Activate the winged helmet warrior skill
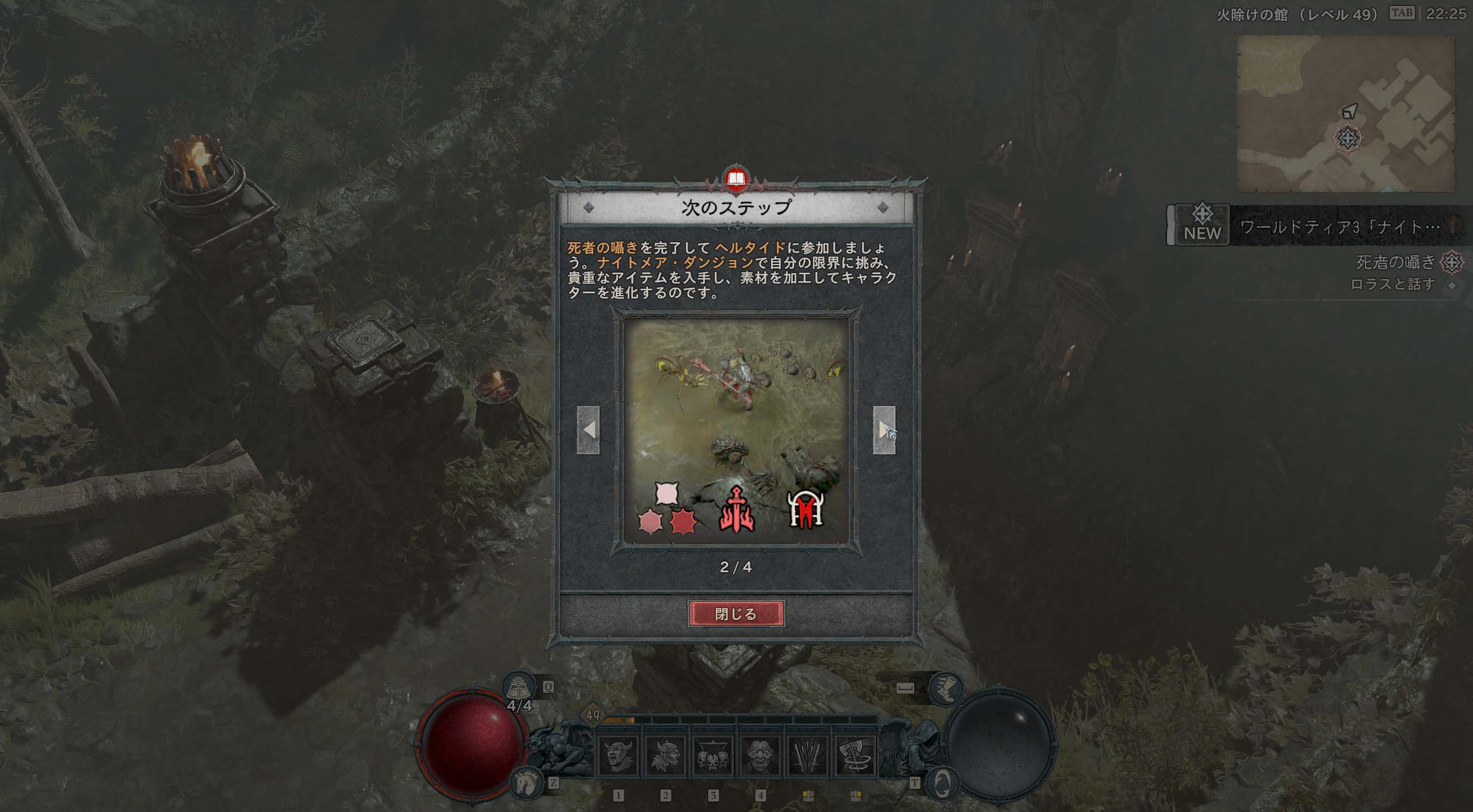The image size is (1473, 812). (666, 756)
